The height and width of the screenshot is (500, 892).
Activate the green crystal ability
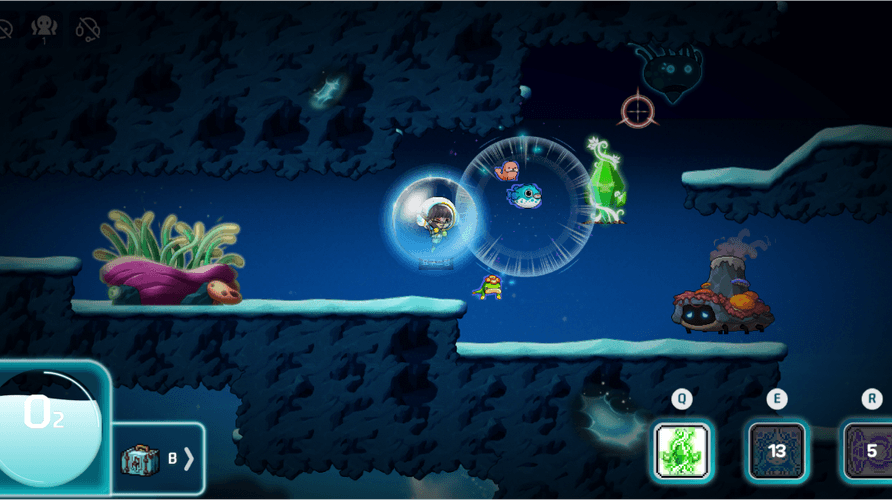682,451
